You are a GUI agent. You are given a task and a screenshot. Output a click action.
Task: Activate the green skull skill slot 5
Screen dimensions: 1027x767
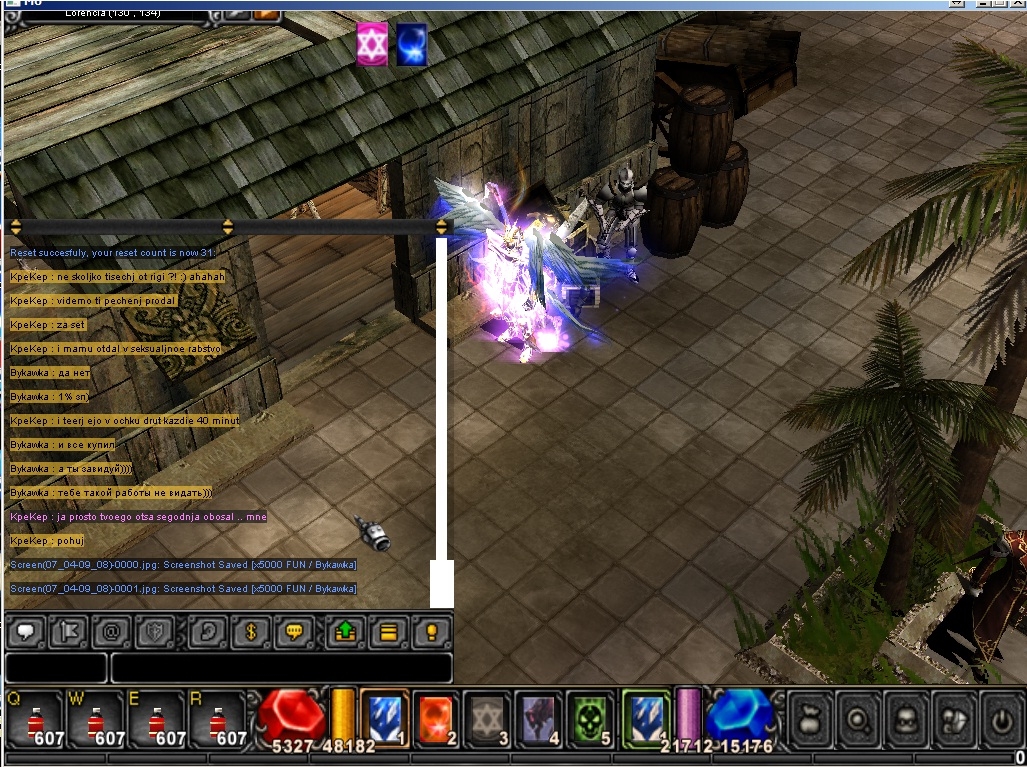pyautogui.click(x=590, y=718)
